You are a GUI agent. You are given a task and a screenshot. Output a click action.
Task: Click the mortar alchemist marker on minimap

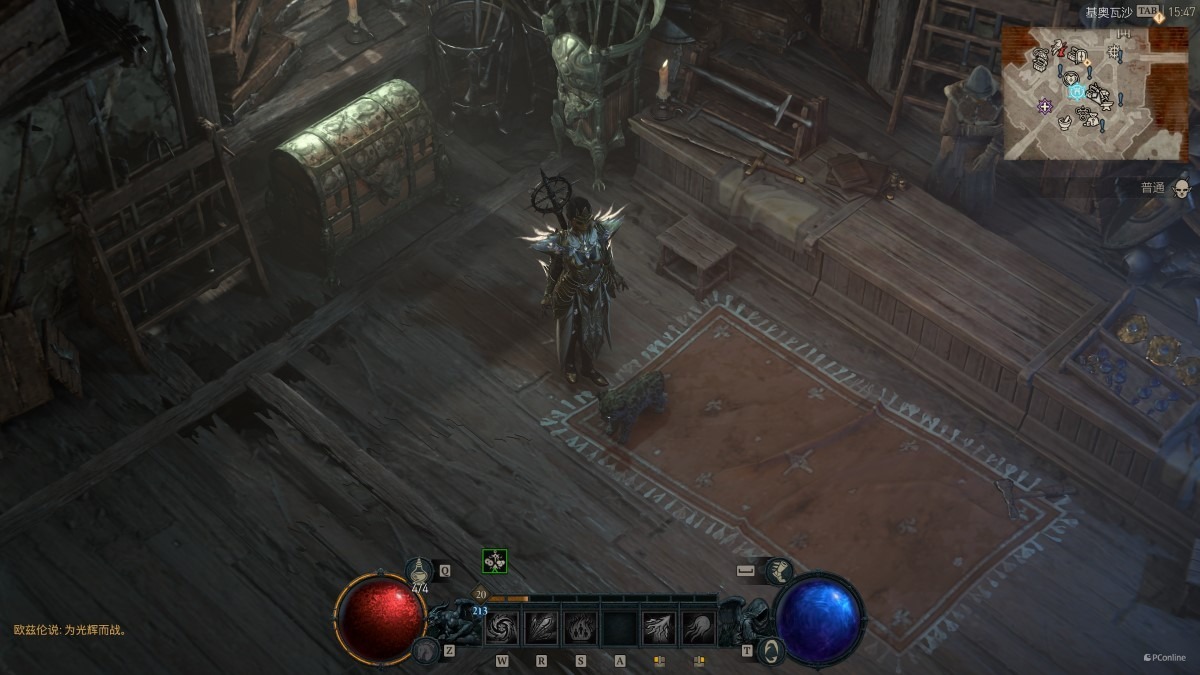1065,122
